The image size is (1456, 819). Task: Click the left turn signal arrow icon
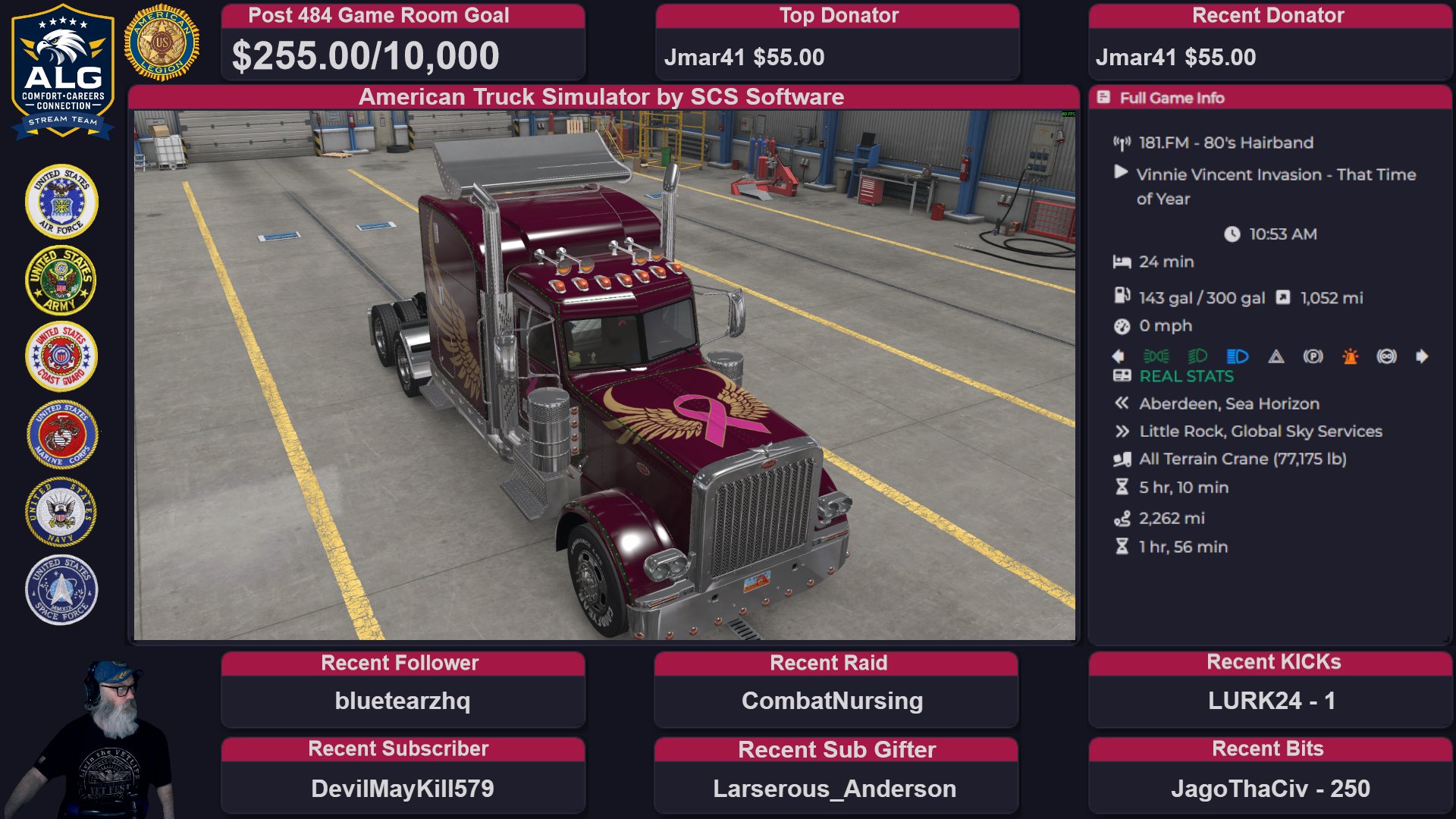pyautogui.click(x=1118, y=356)
